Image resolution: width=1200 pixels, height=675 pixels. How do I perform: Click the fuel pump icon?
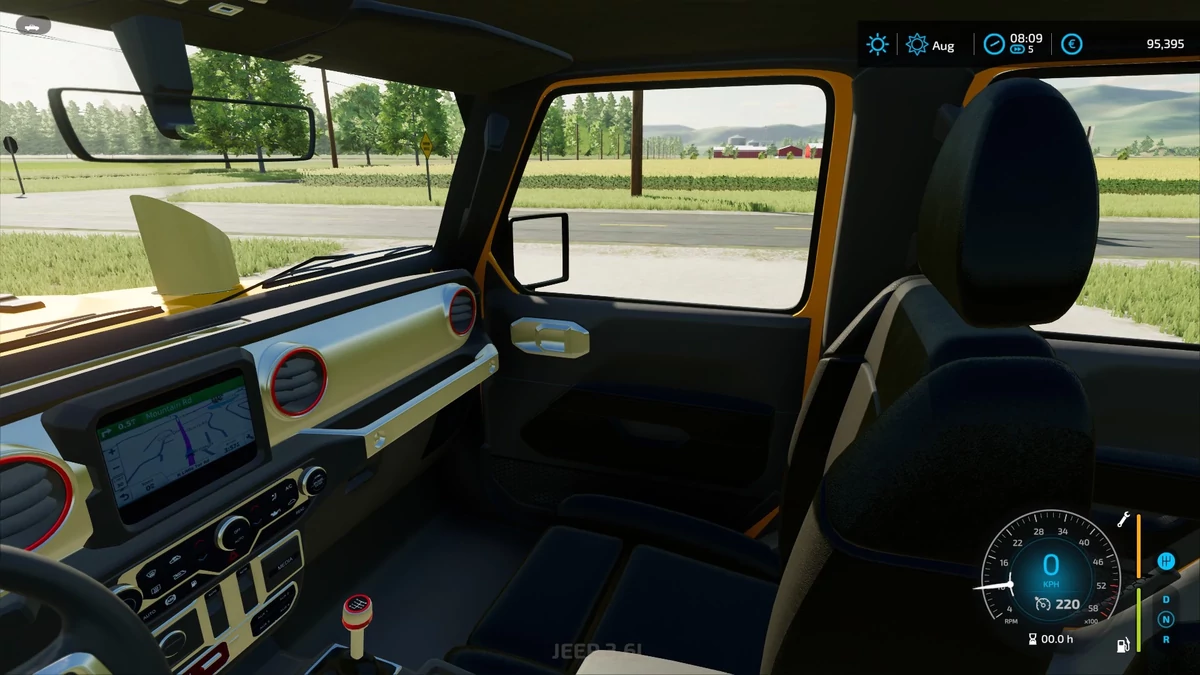(x=1124, y=644)
